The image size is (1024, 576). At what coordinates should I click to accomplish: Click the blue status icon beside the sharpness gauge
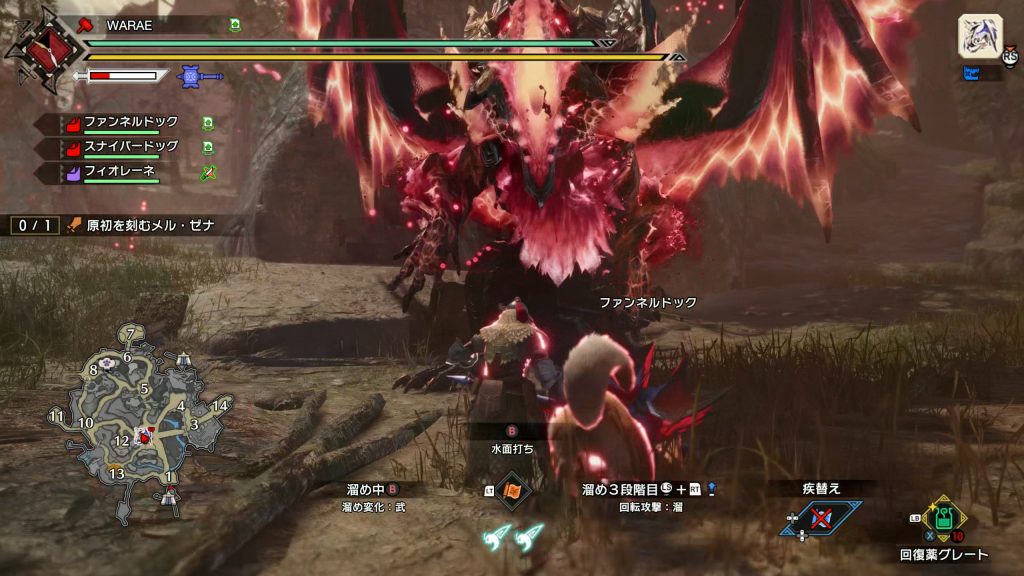[188, 75]
